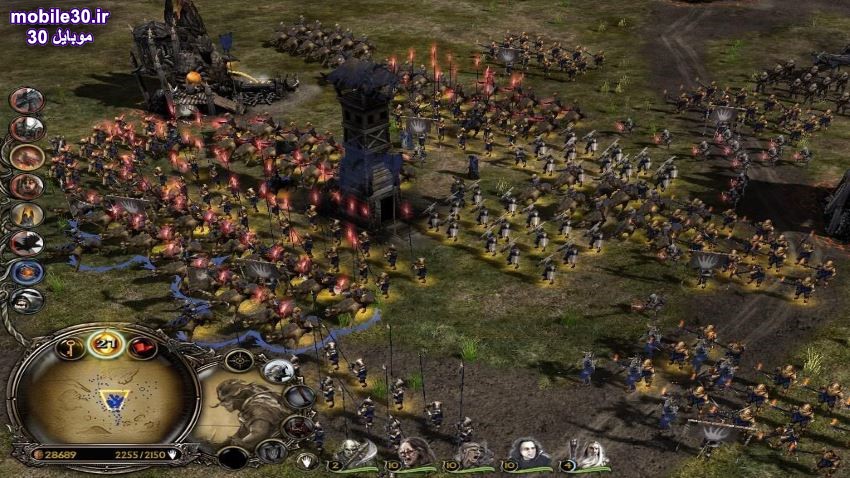This screenshot has height=478, width=850.
Task: Use the topmost power icon in left column
Action: pyautogui.click(x=27, y=100)
